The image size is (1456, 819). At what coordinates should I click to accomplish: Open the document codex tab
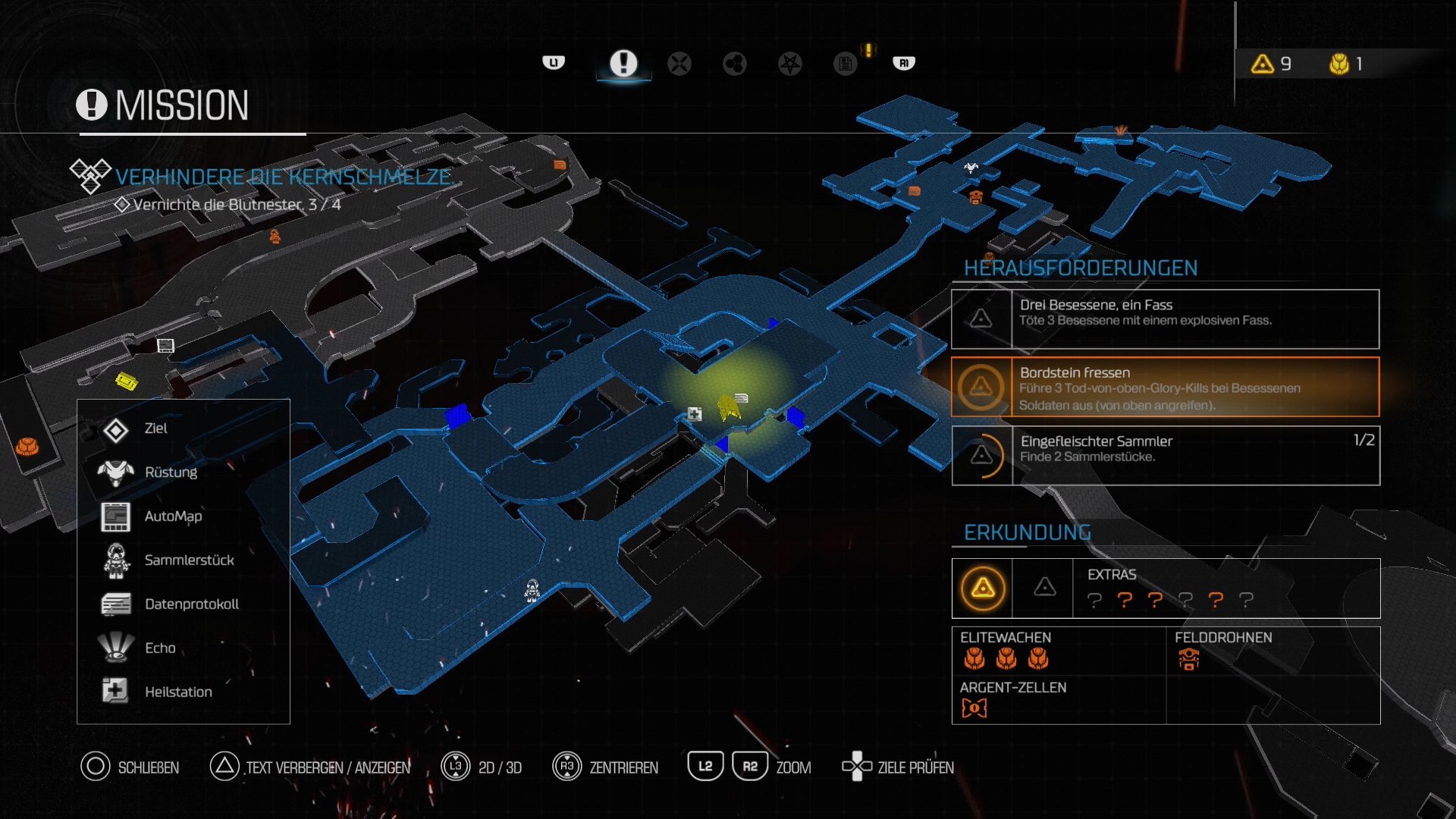[845, 64]
